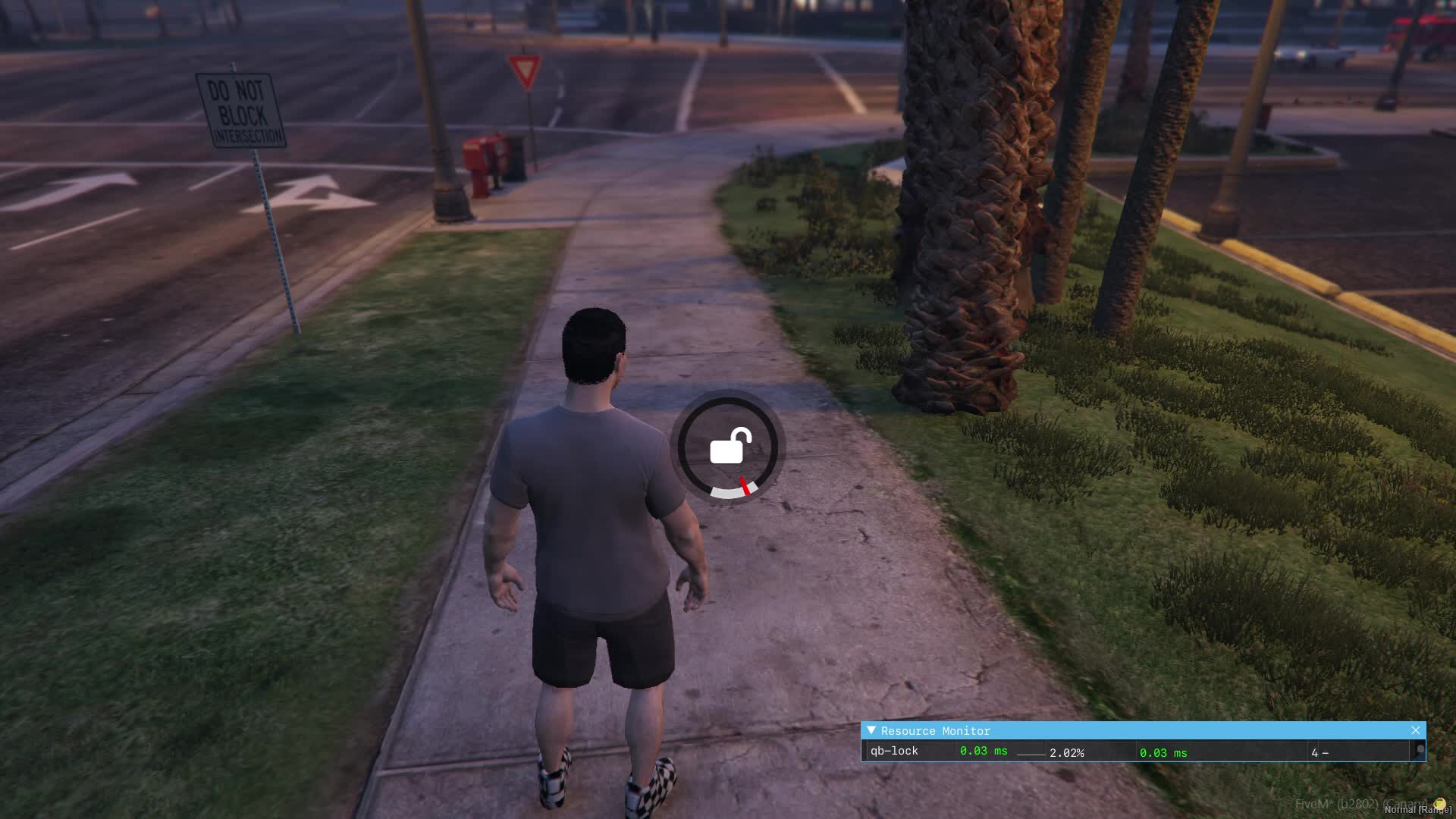Select the qb-lock resource row

895,751
